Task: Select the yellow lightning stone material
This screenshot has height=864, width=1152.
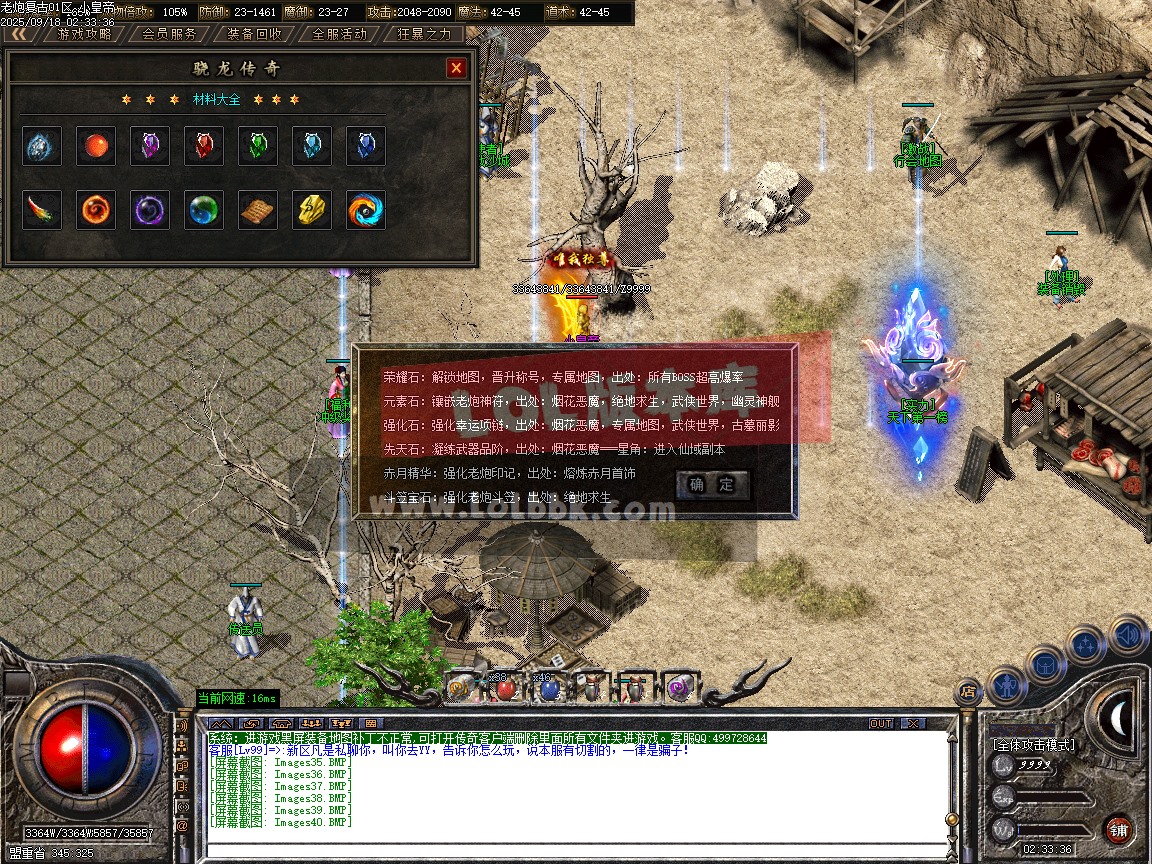Action: (x=312, y=210)
